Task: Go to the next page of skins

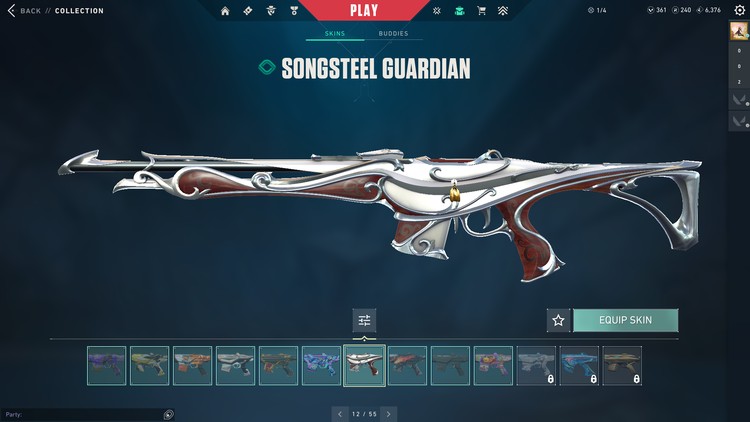Action: pos(389,413)
